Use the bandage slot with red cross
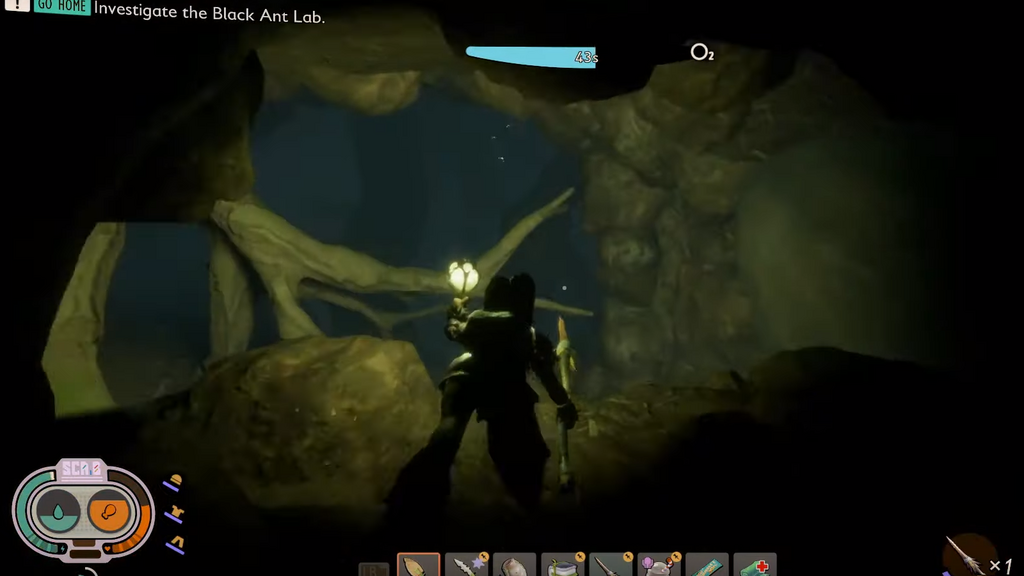Screen dimensions: 1024x576 click(x=755, y=566)
